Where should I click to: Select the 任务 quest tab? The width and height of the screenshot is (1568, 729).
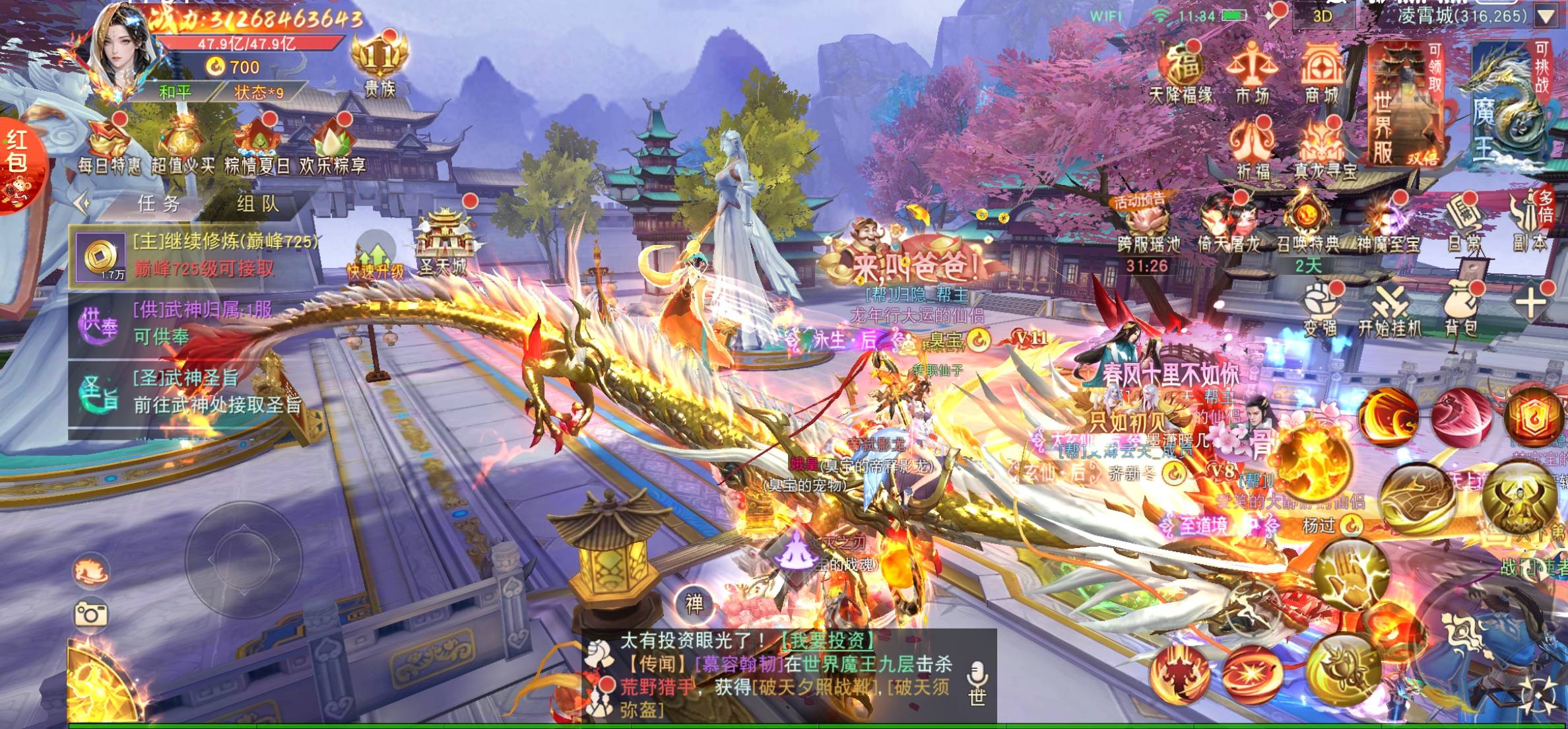(x=158, y=204)
